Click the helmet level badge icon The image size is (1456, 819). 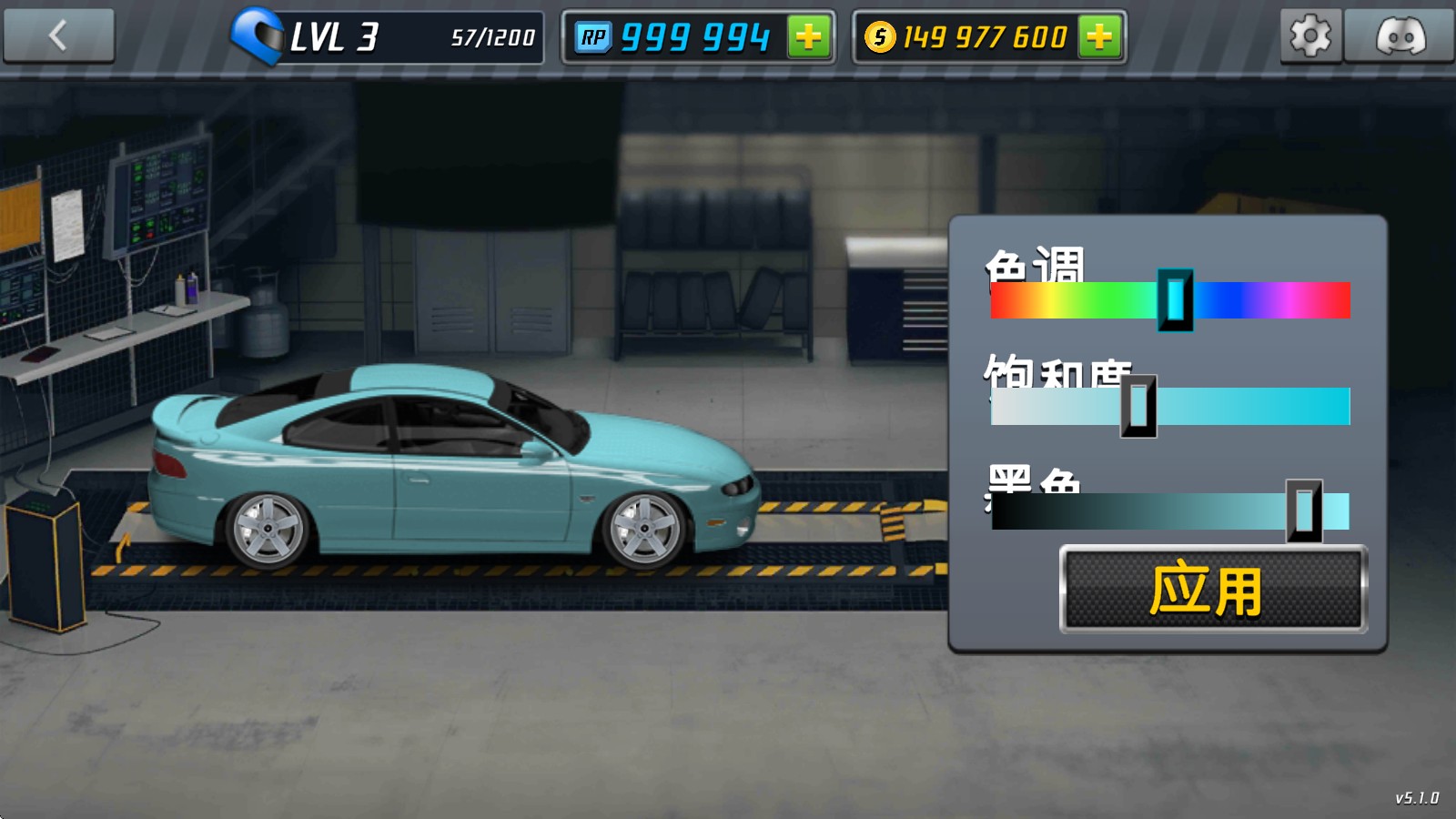tap(260, 35)
